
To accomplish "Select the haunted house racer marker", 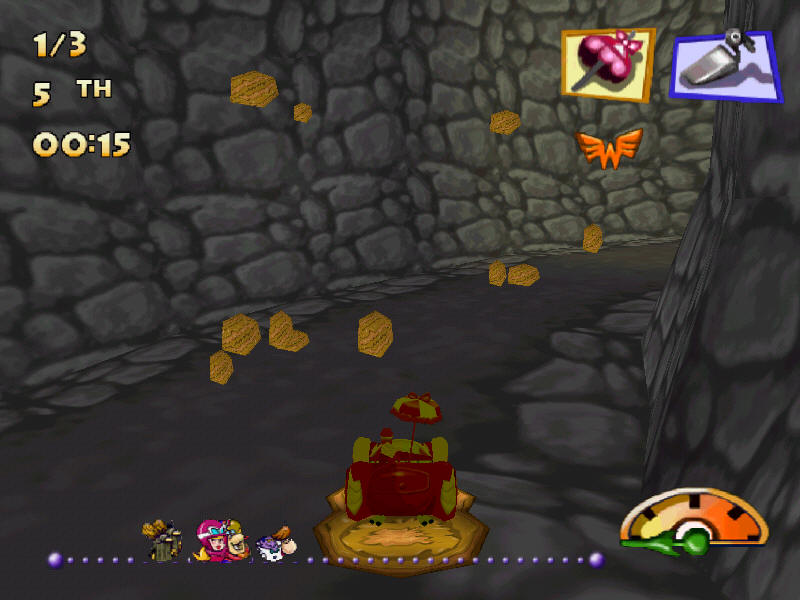I will tap(162, 541).
